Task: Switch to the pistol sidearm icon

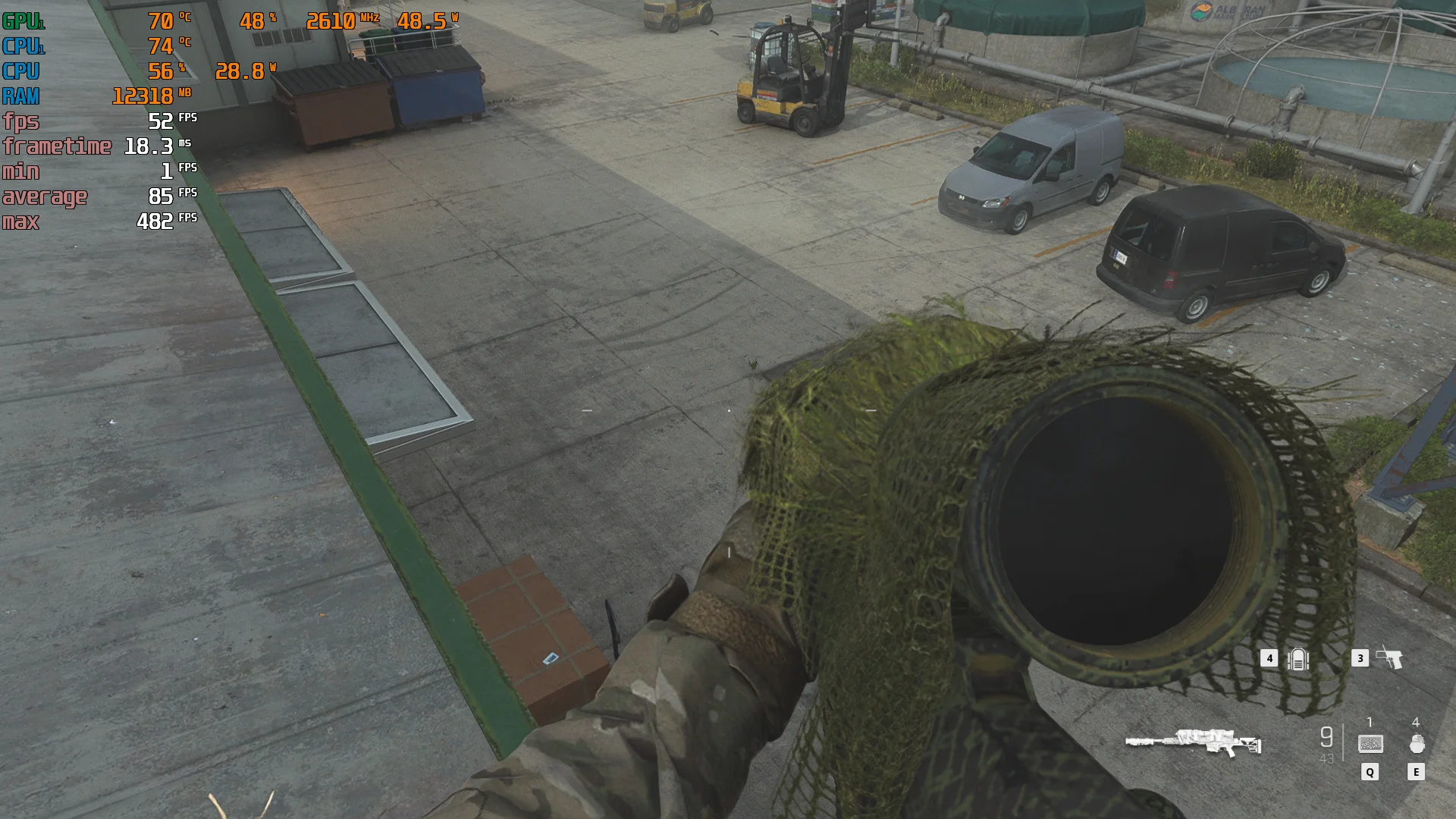Action: (1389, 657)
